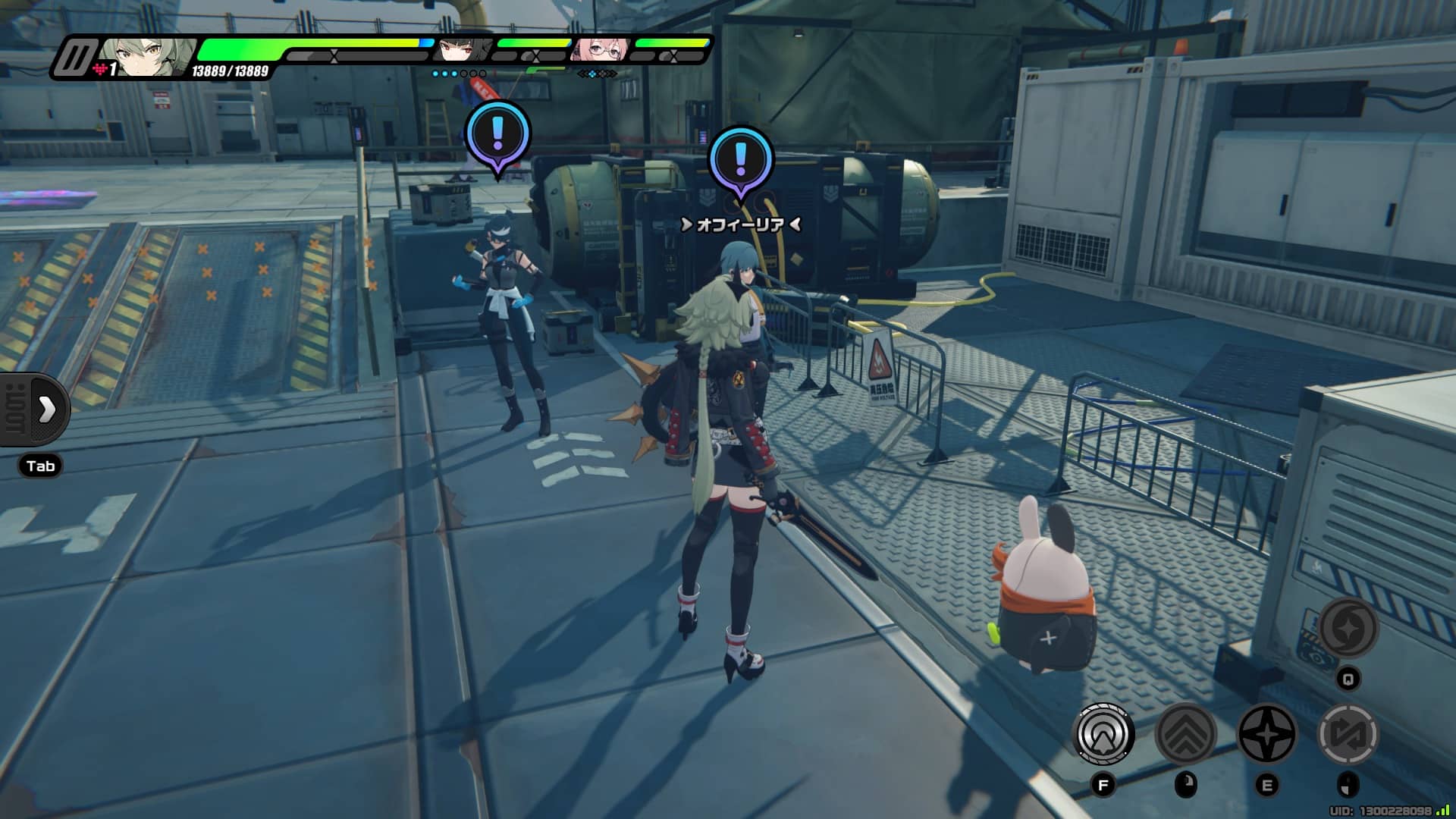Tap the character swap icon with crossed arrows
Viewport: 1456px width, 819px height.
click(1348, 734)
